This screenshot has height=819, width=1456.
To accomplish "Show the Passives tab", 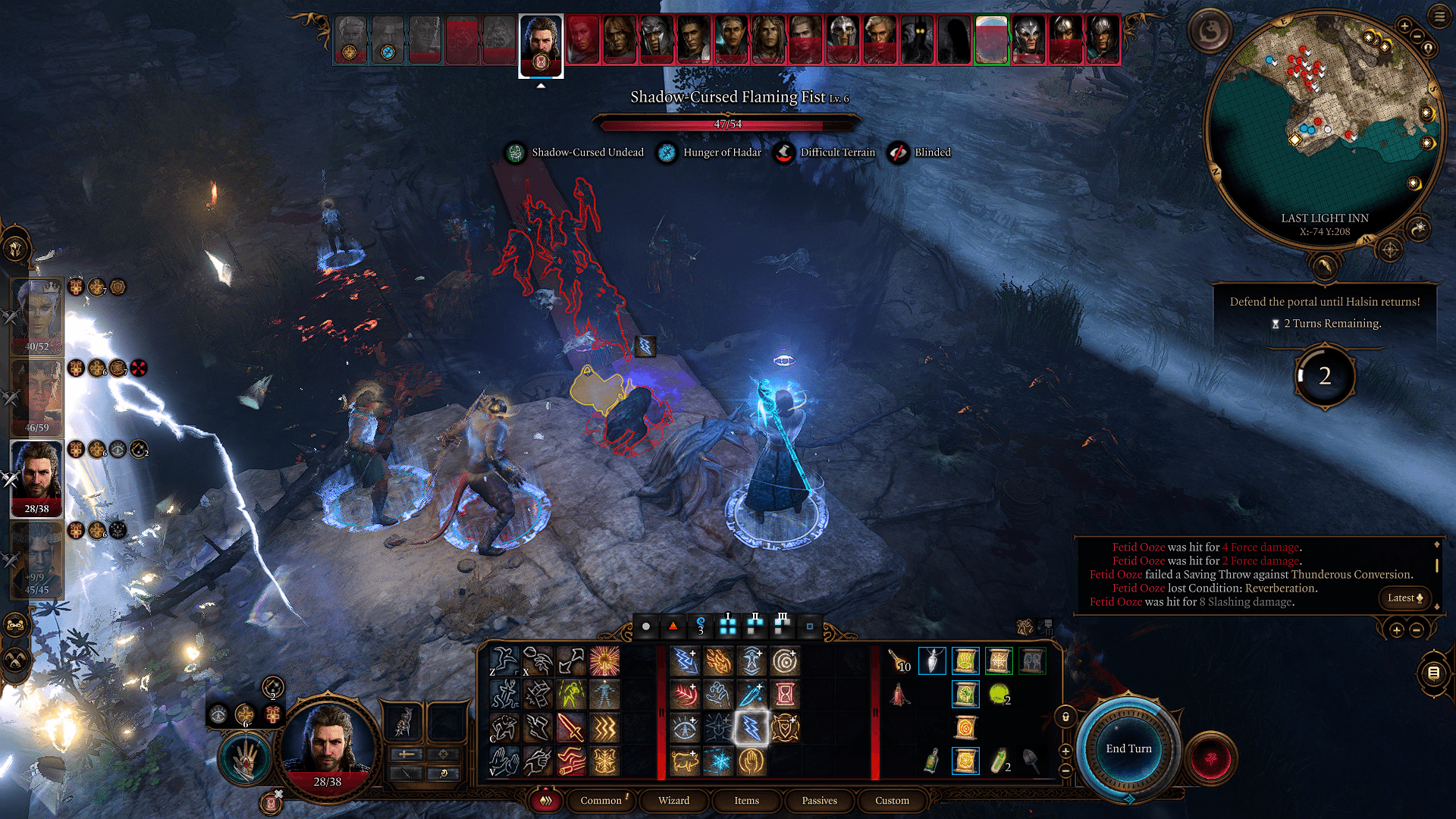I will (819, 801).
